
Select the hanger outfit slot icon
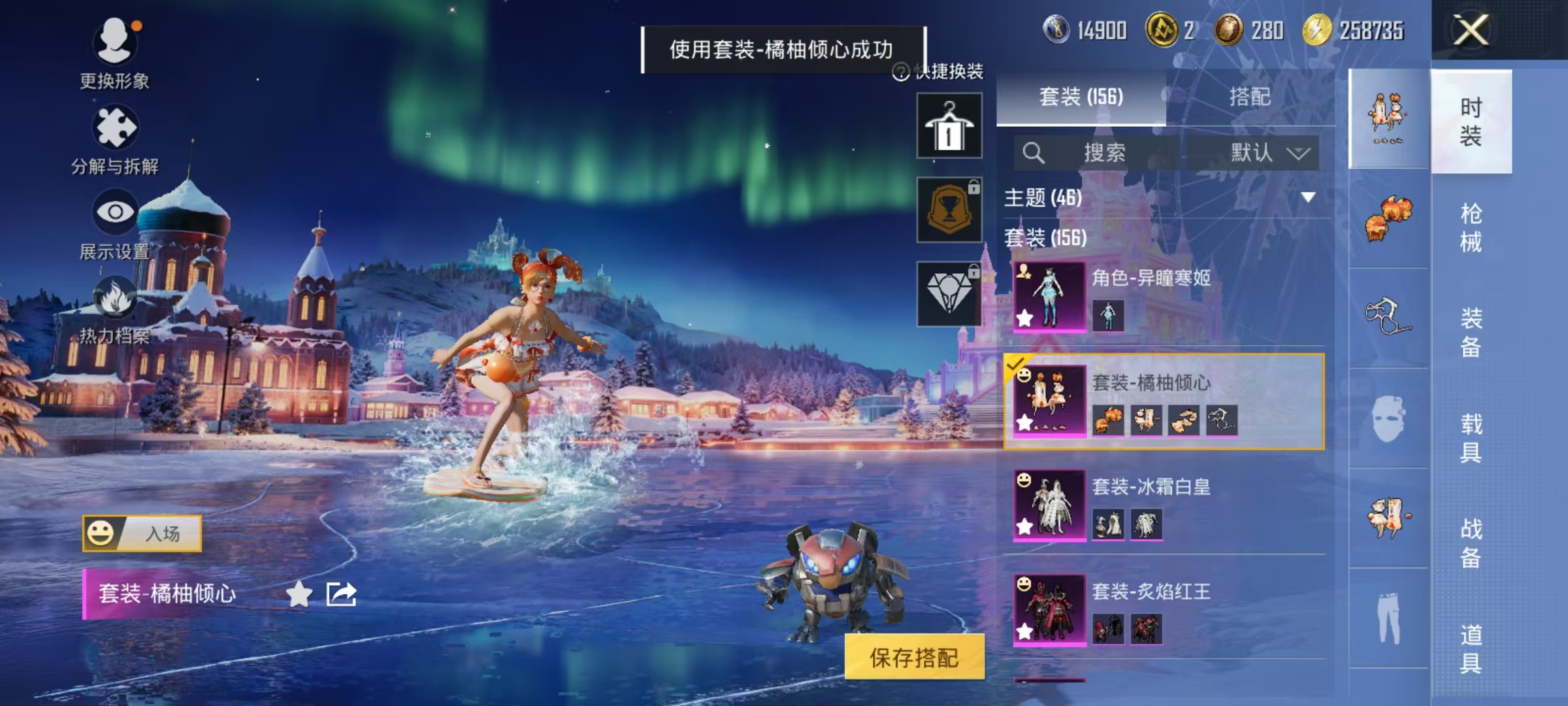pos(949,124)
